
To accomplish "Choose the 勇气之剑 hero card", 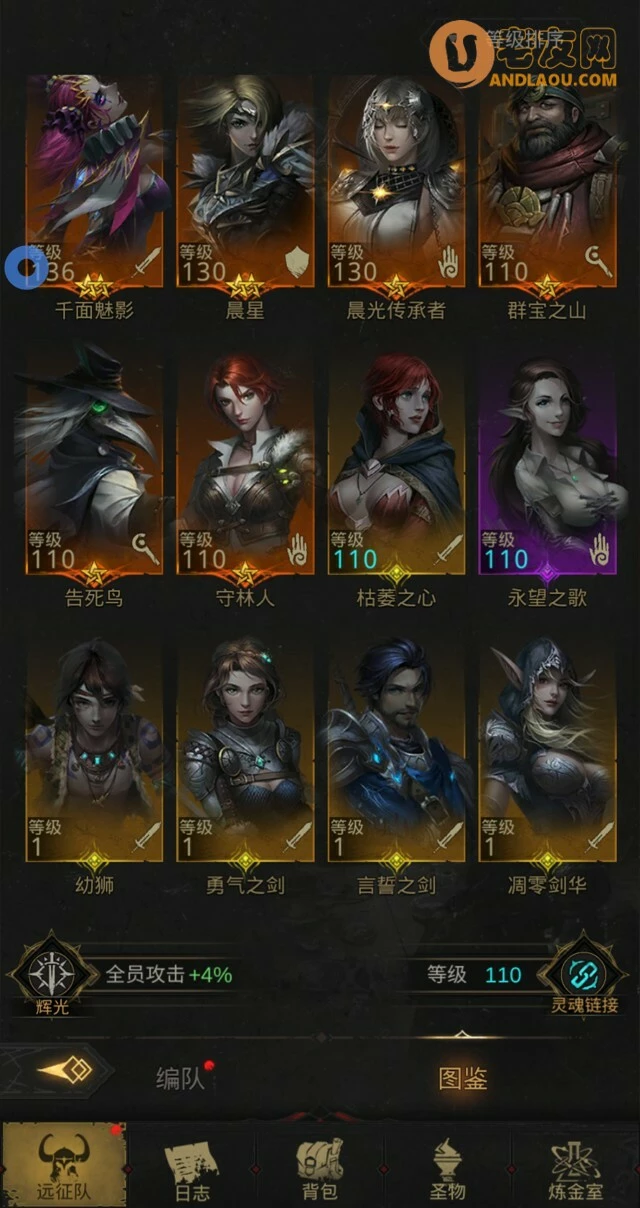I will click(245, 750).
